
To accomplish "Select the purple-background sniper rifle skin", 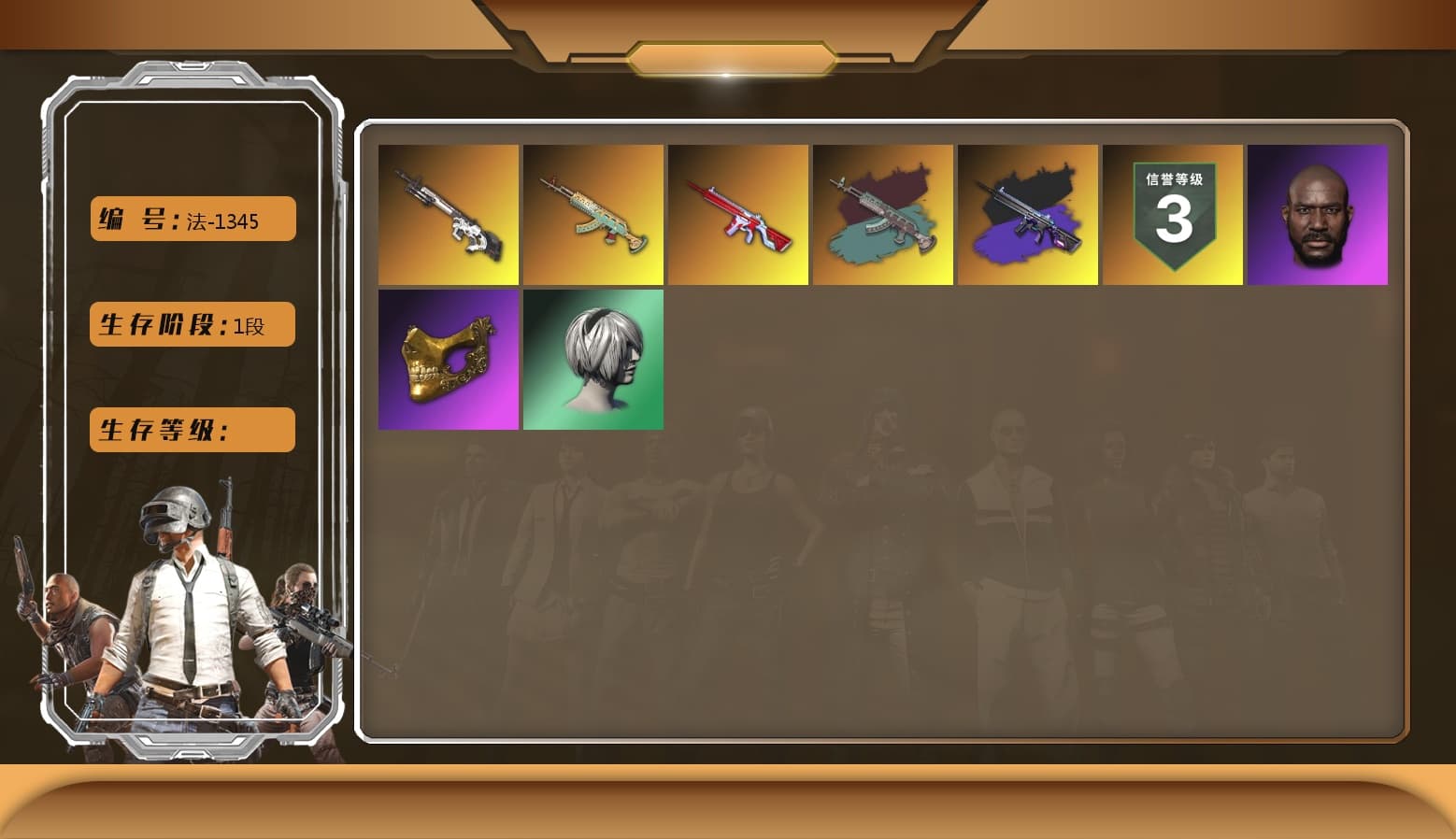I will pos(1028,215).
